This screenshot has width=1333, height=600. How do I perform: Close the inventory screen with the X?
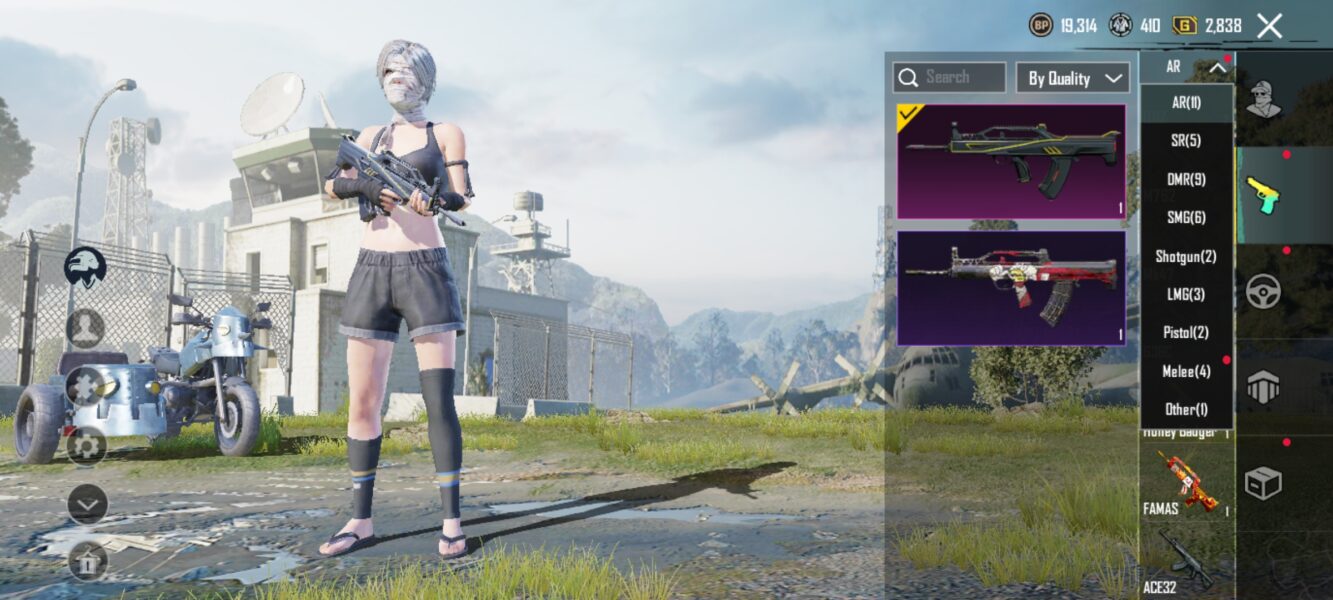click(x=1269, y=26)
